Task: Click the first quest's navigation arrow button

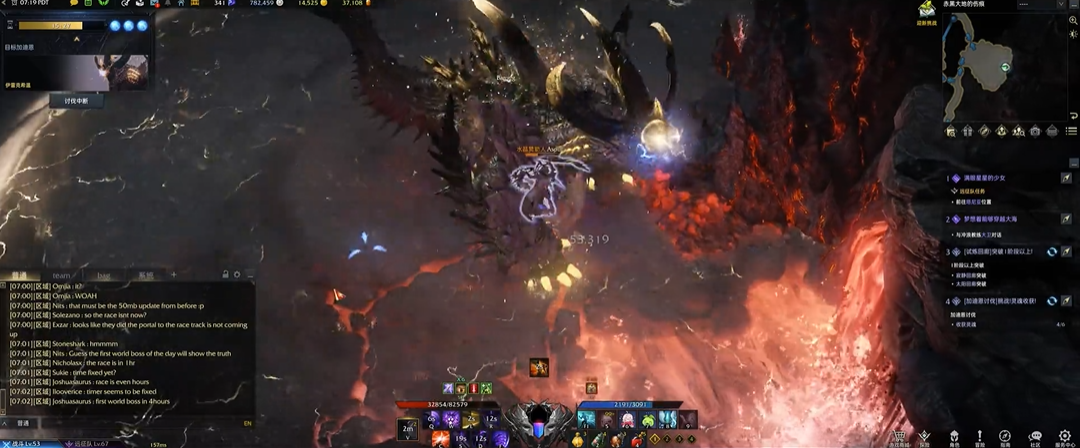Action: pos(1066,178)
